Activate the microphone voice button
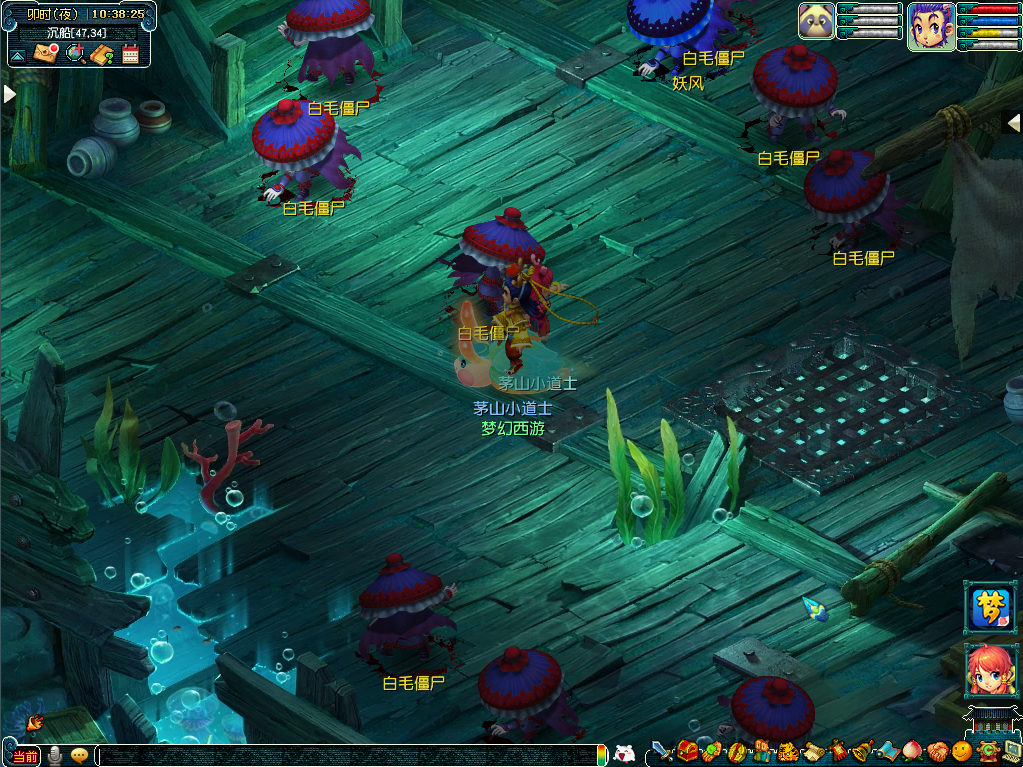1023x767 pixels. click(x=55, y=755)
